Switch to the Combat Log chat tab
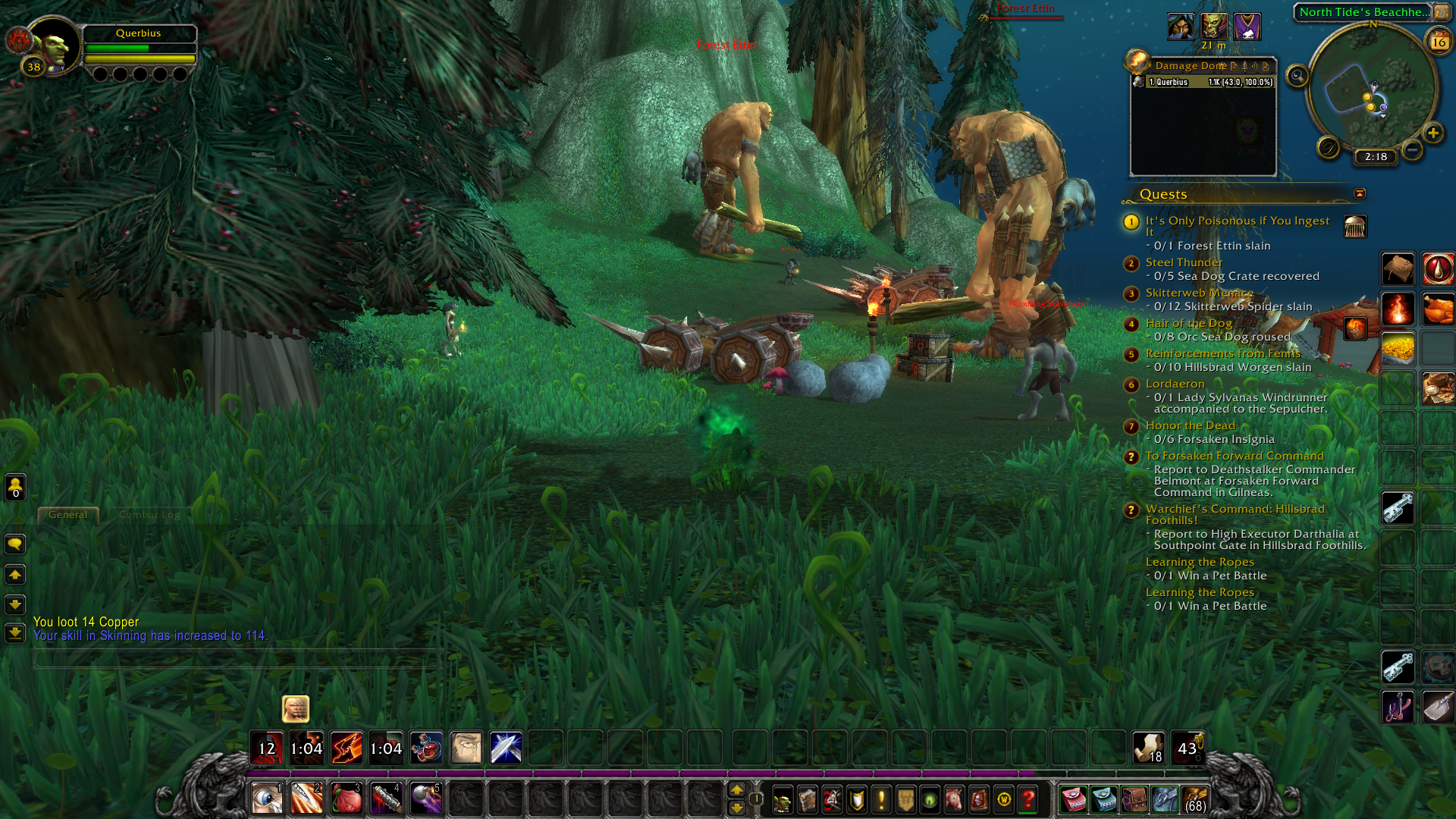The width and height of the screenshot is (1456, 819). [149, 515]
